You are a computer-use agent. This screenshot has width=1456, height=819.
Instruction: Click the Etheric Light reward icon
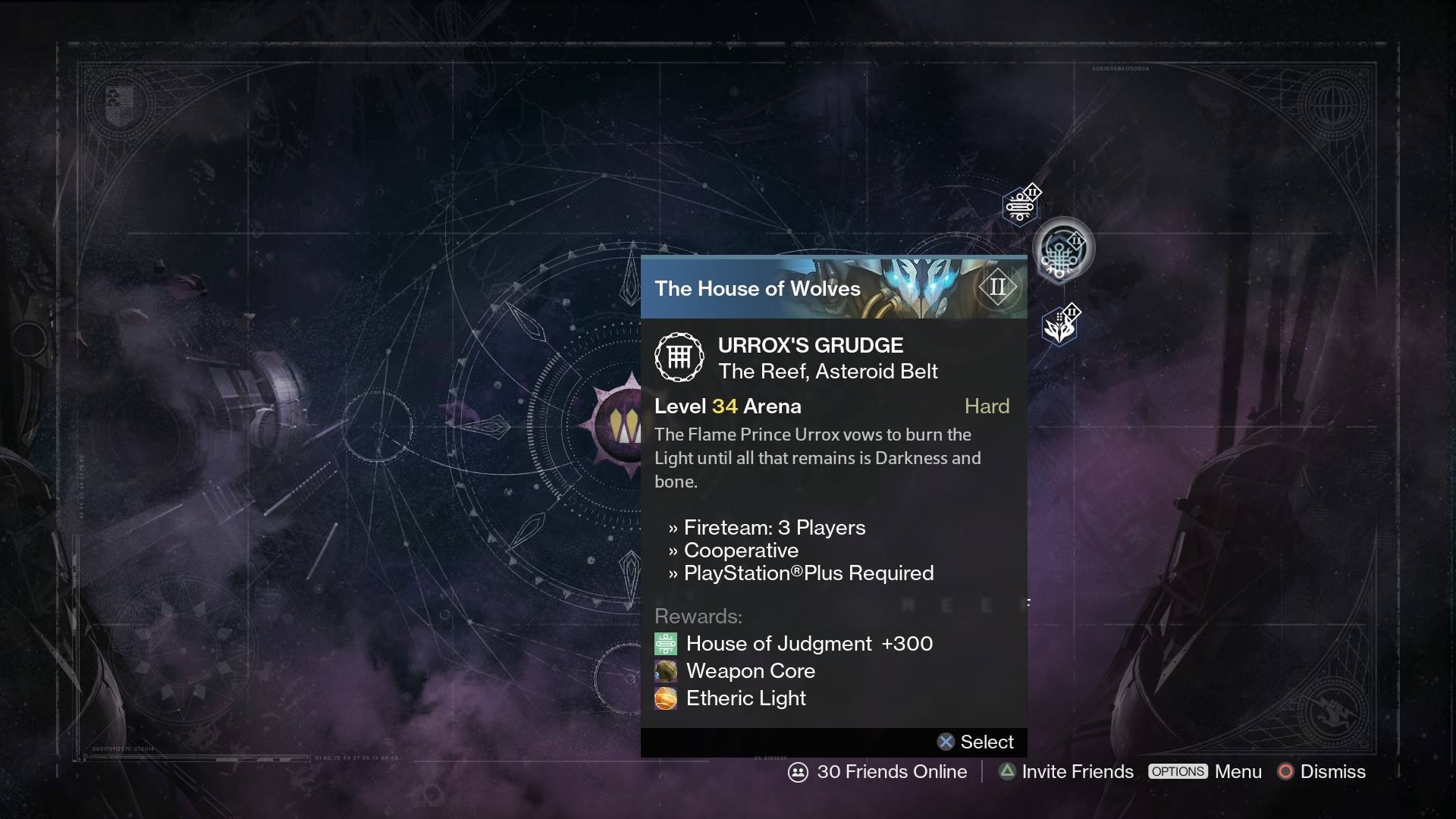pos(665,698)
